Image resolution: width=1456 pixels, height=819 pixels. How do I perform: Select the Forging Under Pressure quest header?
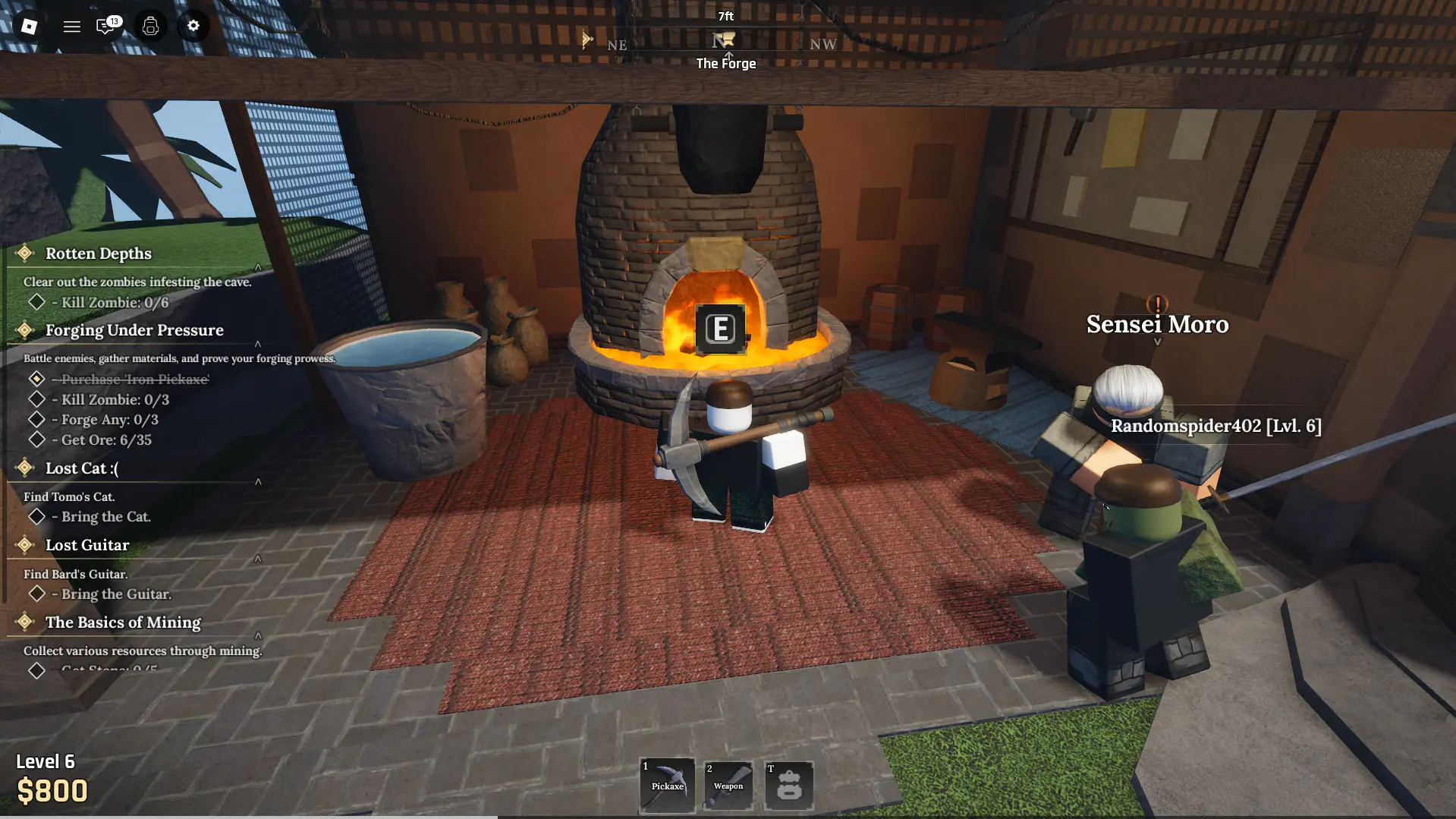pyautogui.click(x=134, y=330)
